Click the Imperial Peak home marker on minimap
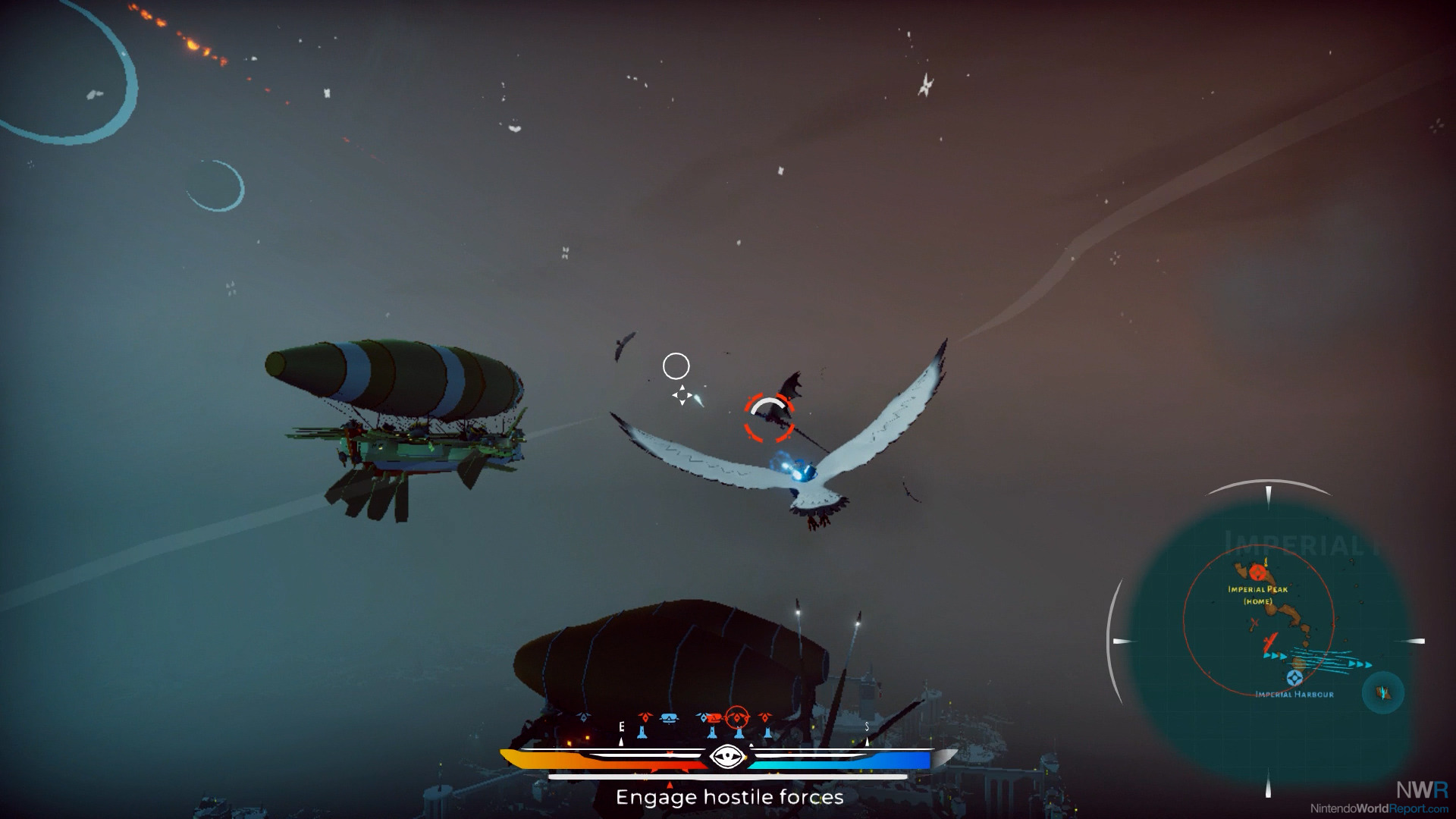The height and width of the screenshot is (819, 1456). click(x=1258, y=572)
